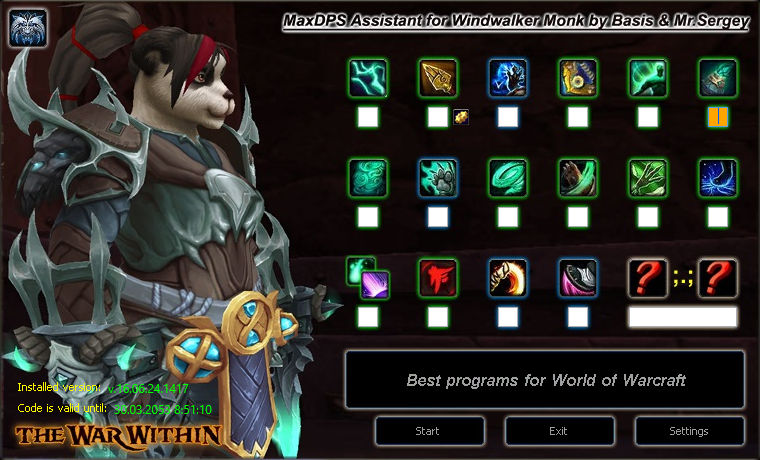Select the green whirlwind spinning kick icon

[507, 178]
